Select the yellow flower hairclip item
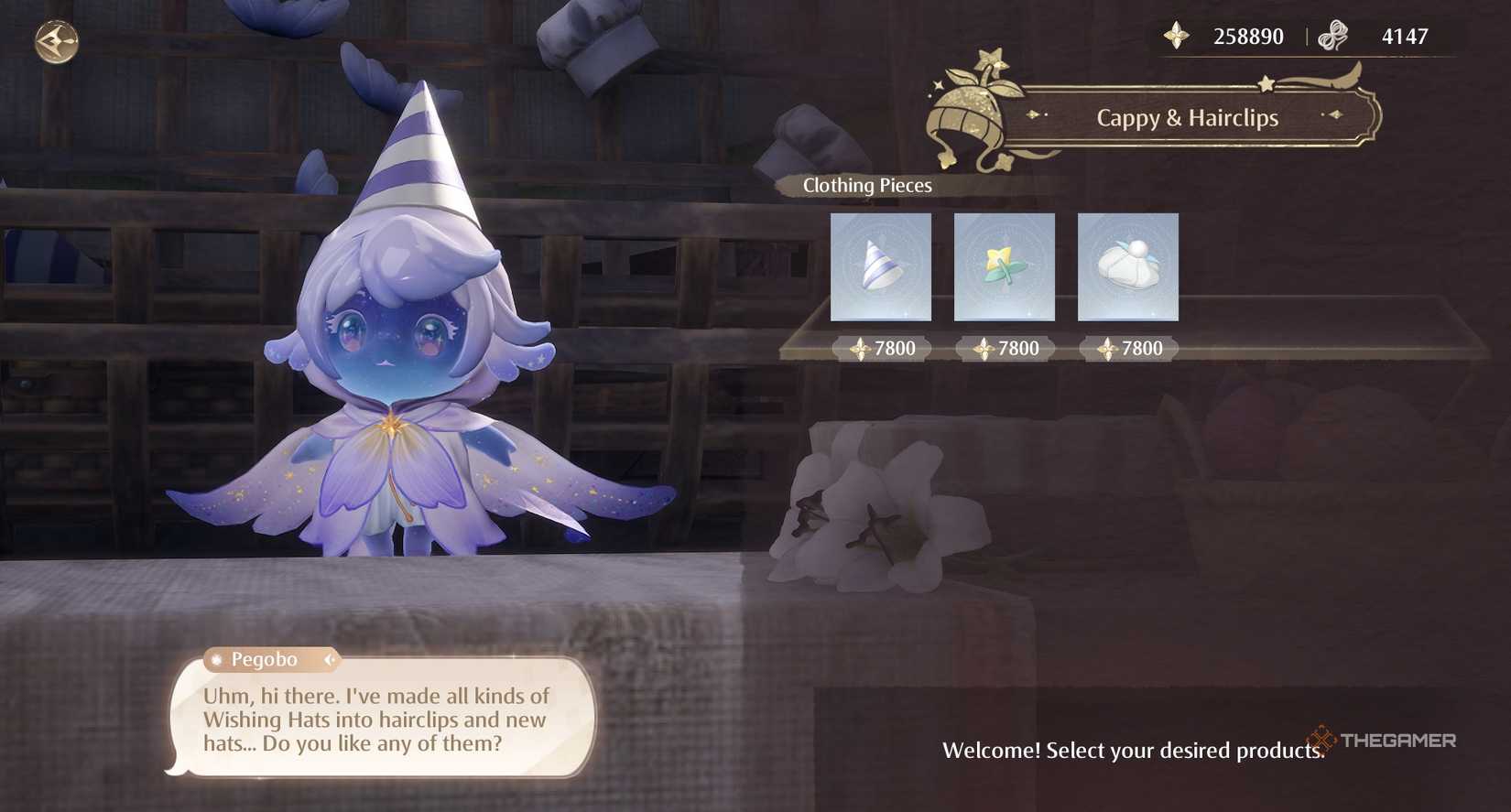The image size is (1511, 812). point(1004,267)
